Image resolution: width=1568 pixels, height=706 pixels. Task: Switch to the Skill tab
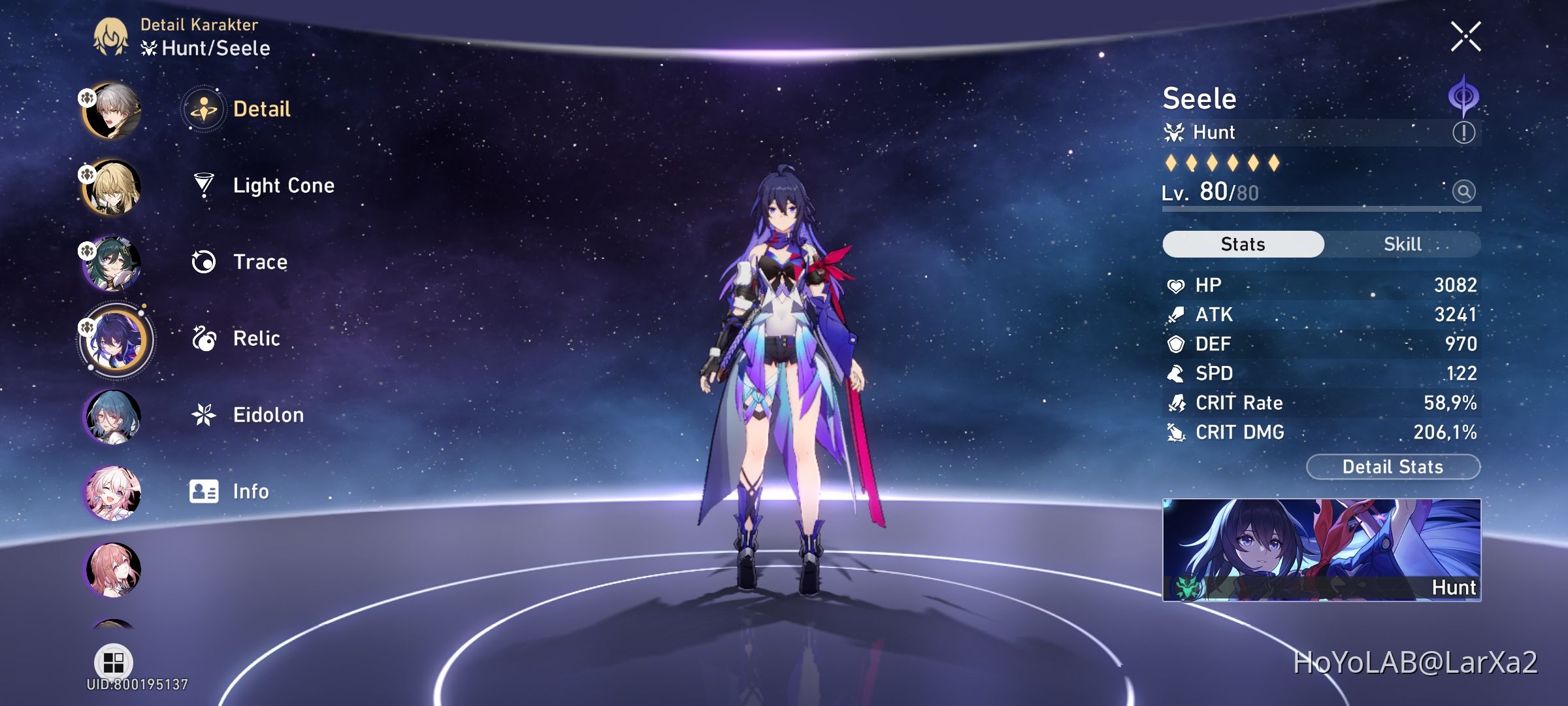[1403, 244]
